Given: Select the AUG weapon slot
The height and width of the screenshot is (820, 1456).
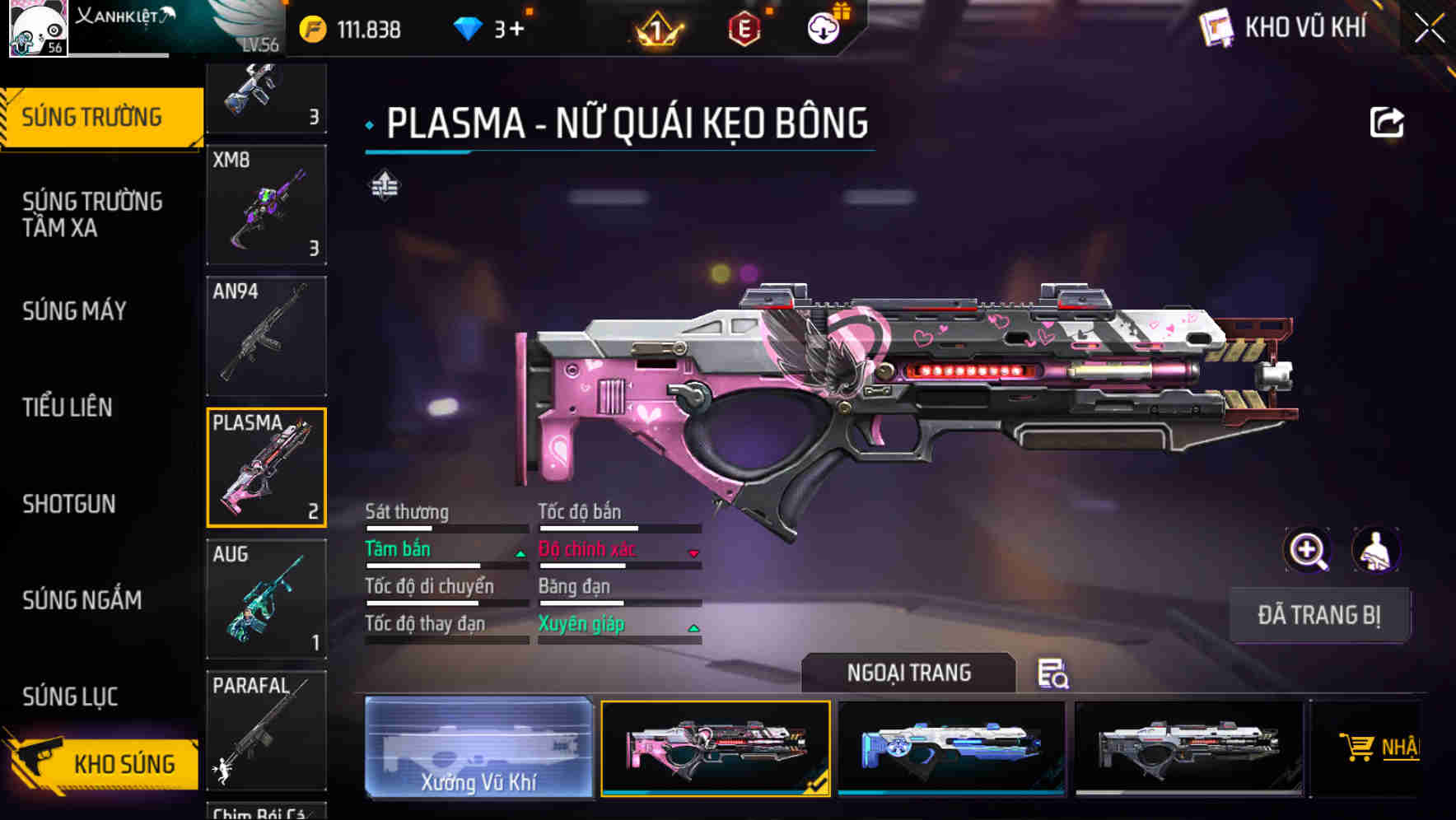Looking at the screenshot, I should (266, 599).
